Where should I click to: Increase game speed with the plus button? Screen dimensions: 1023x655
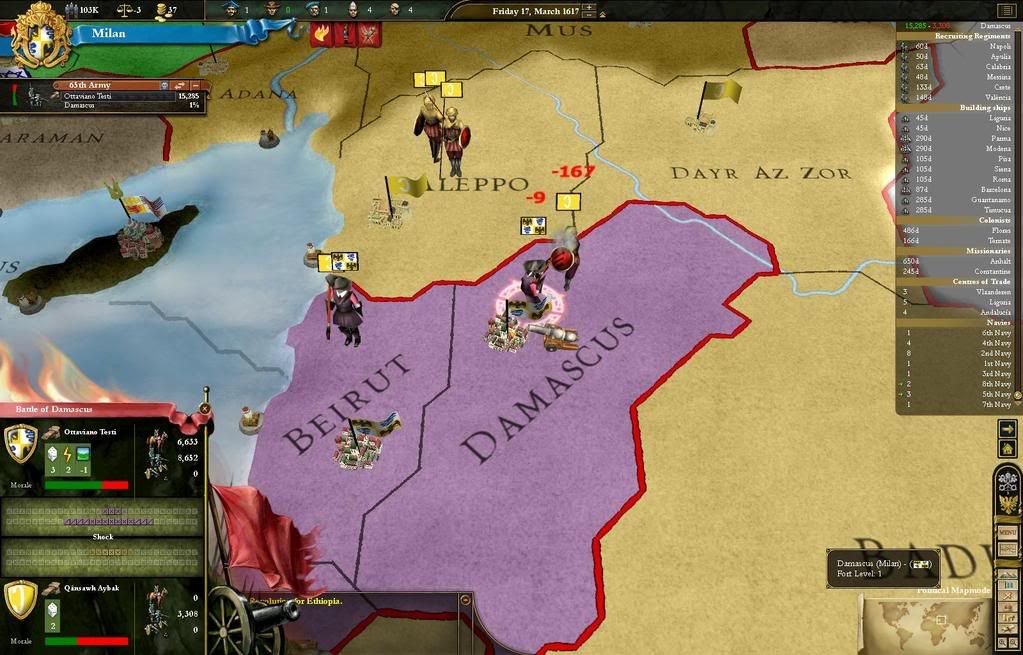click(x=589, y=9)
